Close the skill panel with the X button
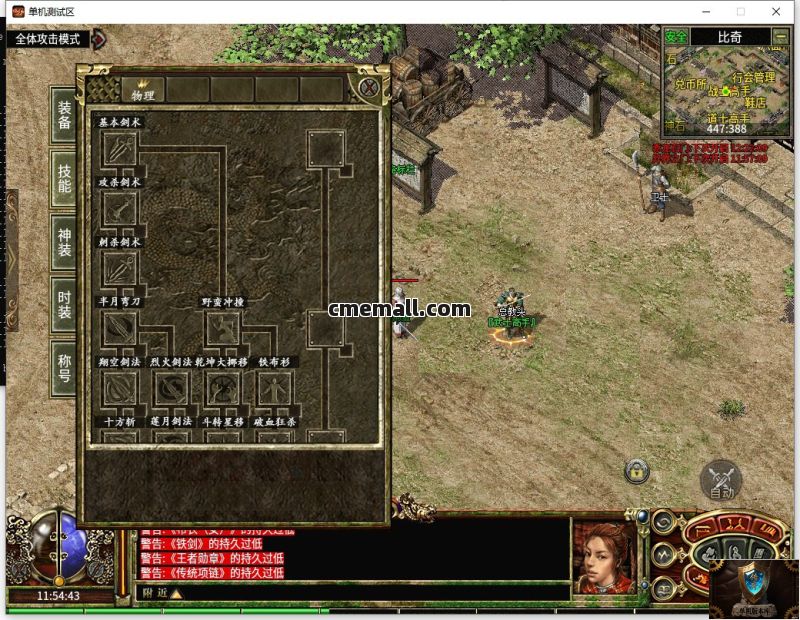 pyautogui.click(x=369, y=87)
